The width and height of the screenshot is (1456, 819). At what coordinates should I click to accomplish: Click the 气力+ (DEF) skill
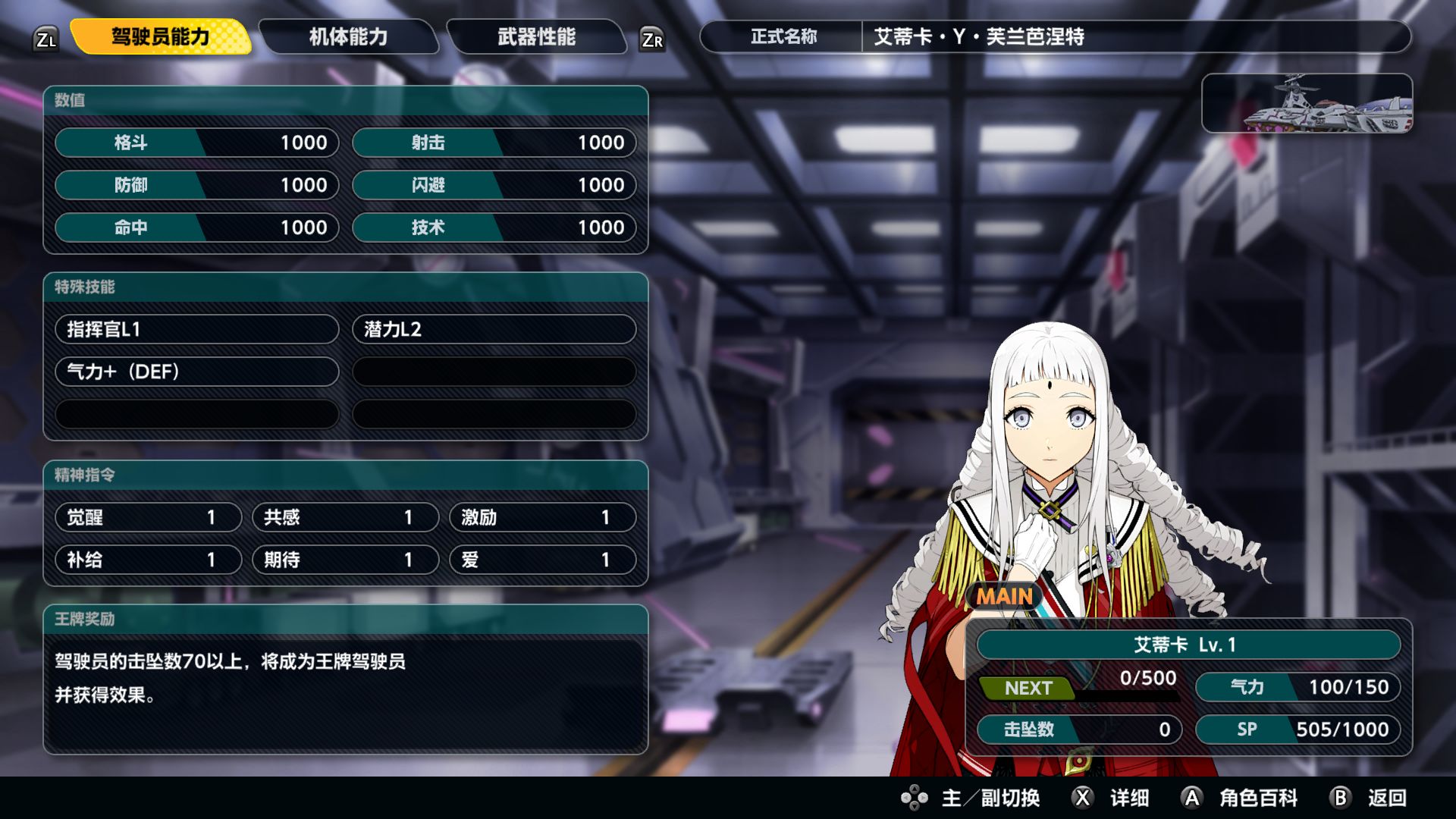pos(196,372)
